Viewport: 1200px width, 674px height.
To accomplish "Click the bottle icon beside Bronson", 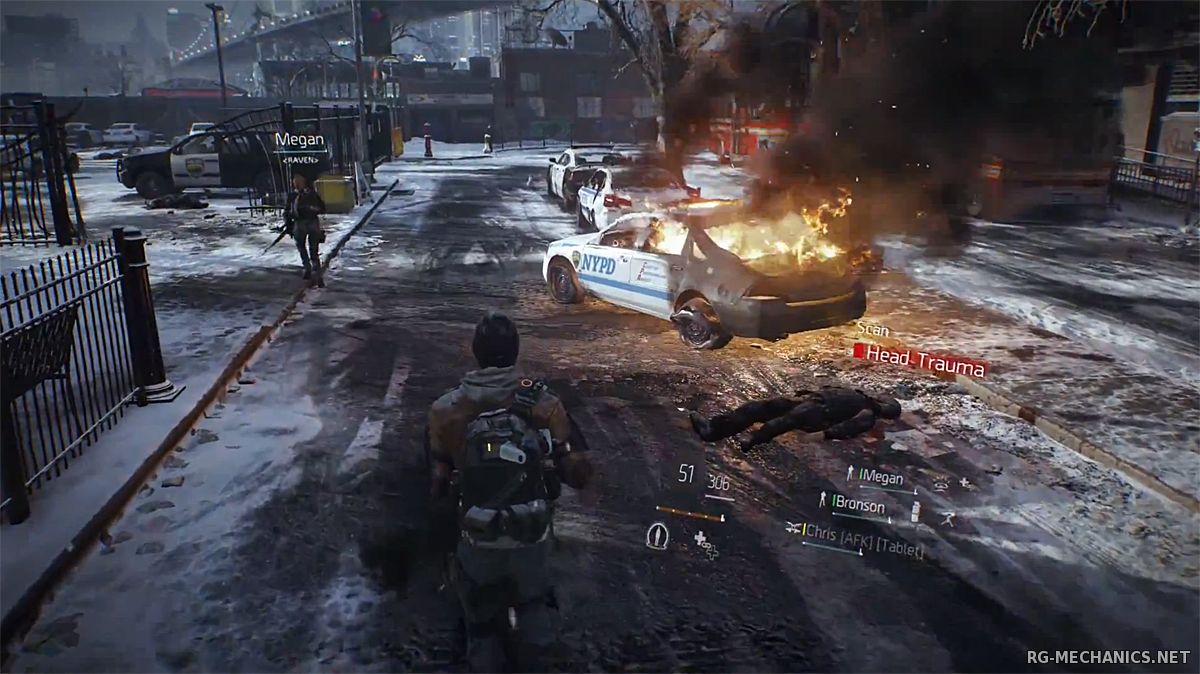I will point(915,511).
